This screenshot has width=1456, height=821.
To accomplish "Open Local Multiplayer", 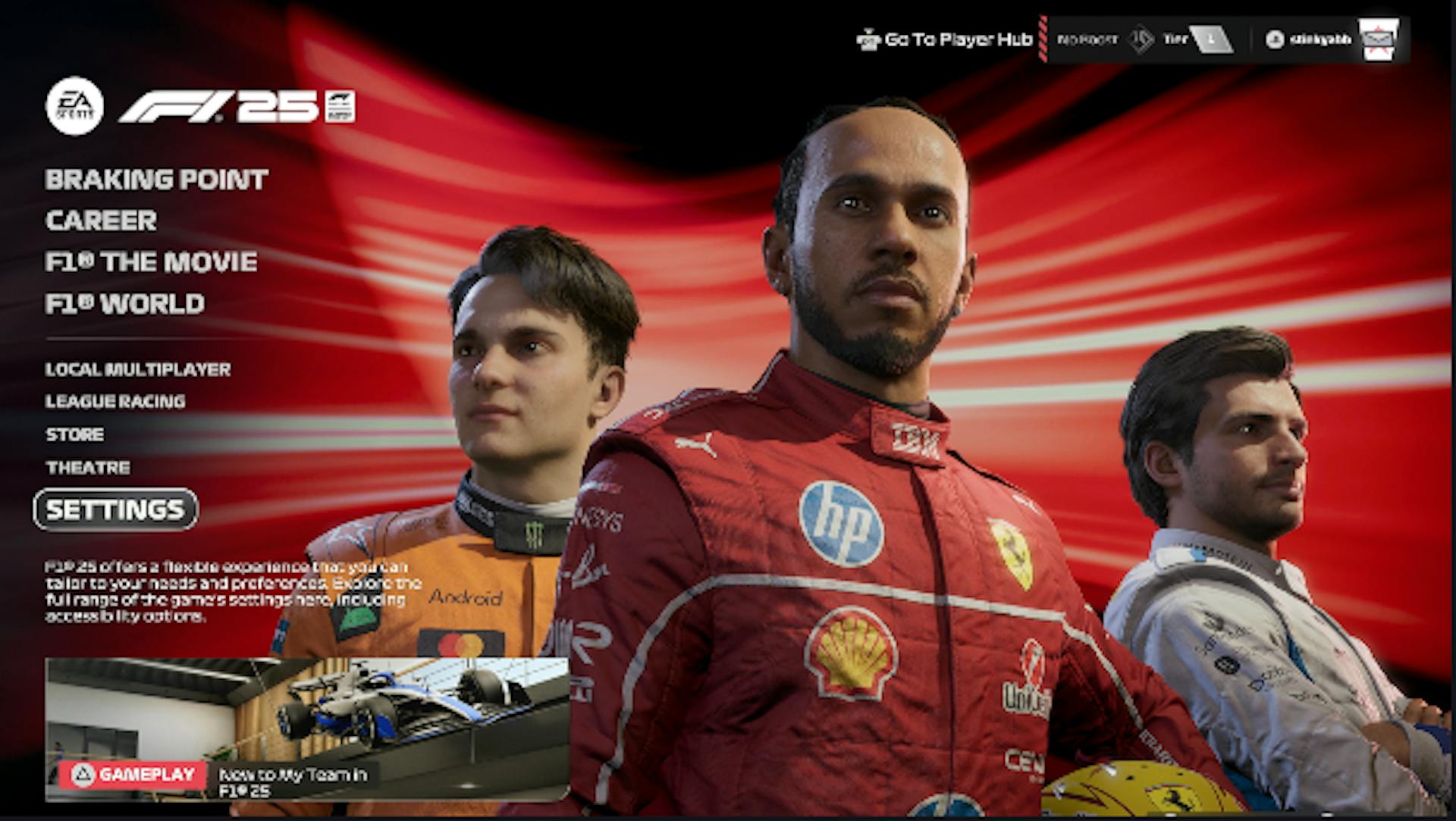I will pos(137,369).
